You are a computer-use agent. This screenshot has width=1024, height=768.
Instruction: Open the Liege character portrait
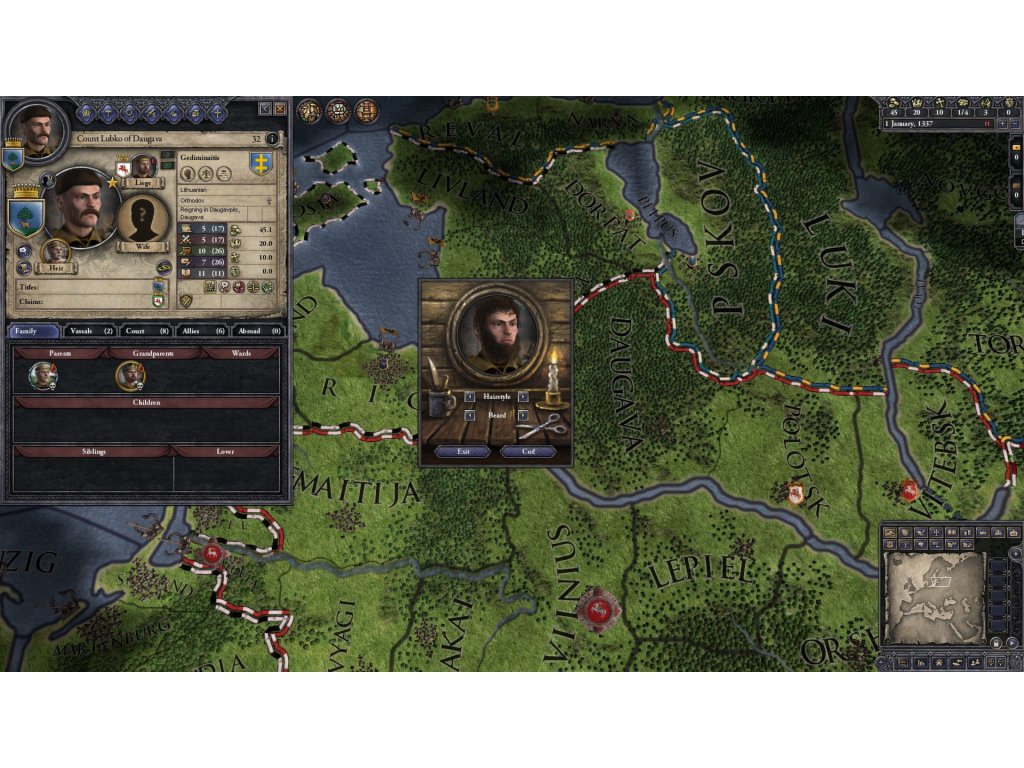145,167
